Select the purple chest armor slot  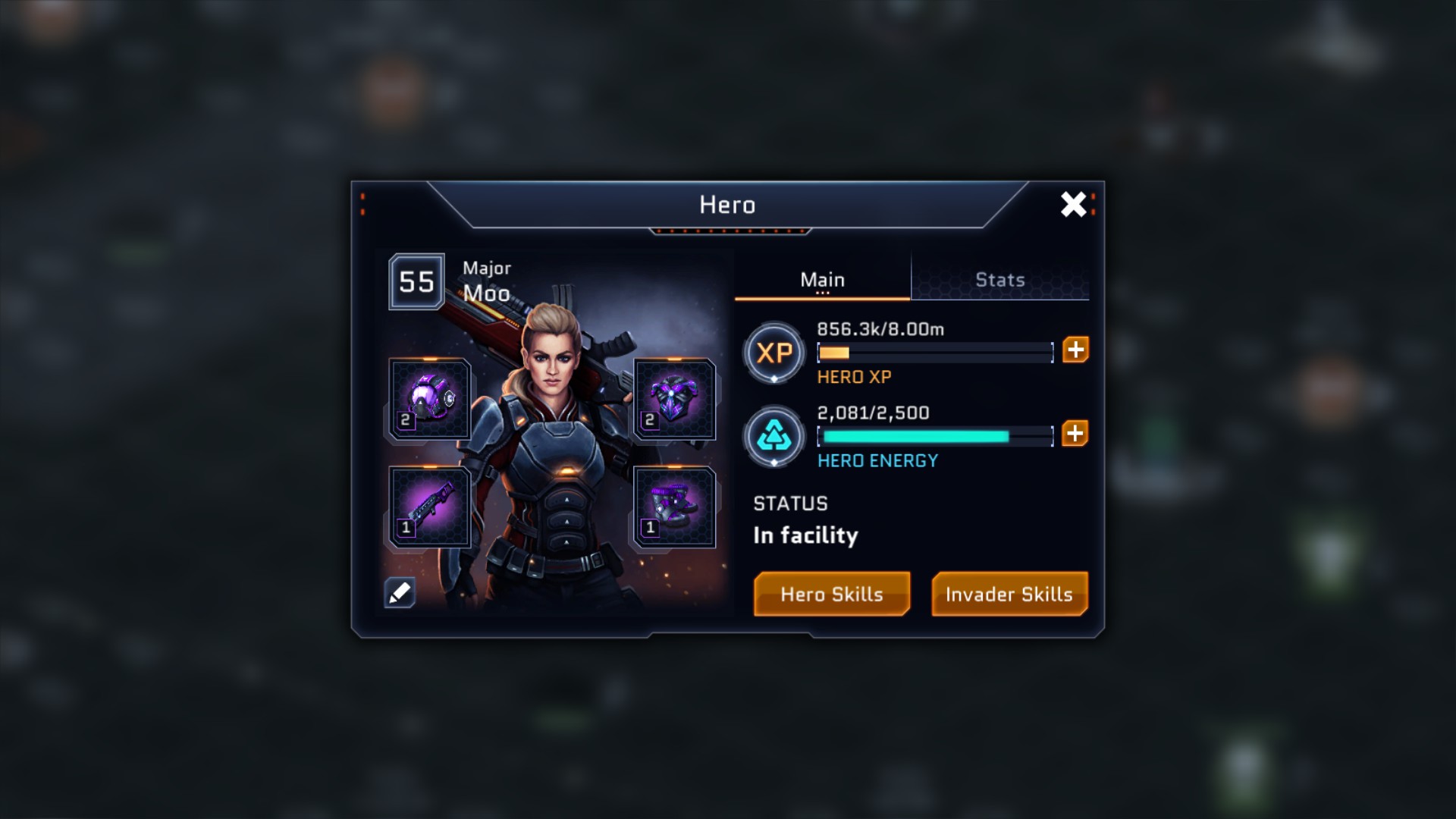tap(674, 399)
